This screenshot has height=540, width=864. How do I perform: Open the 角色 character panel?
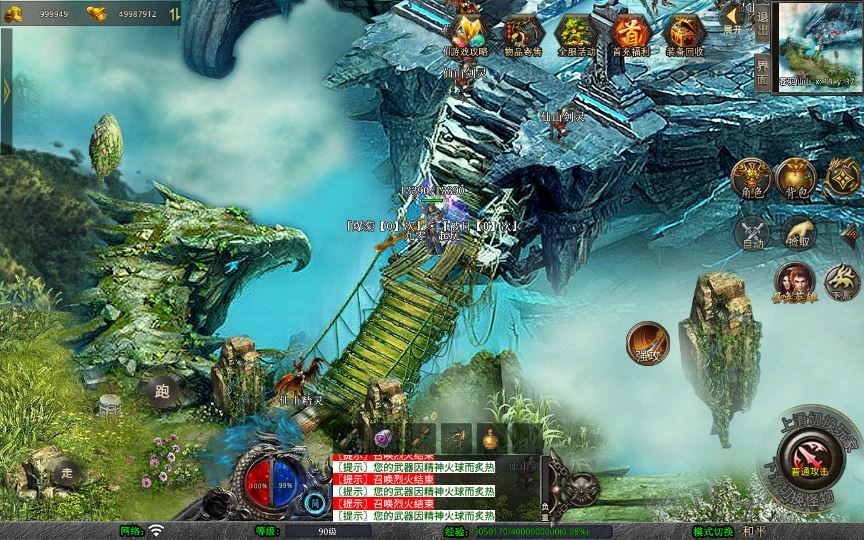(753, 177)
